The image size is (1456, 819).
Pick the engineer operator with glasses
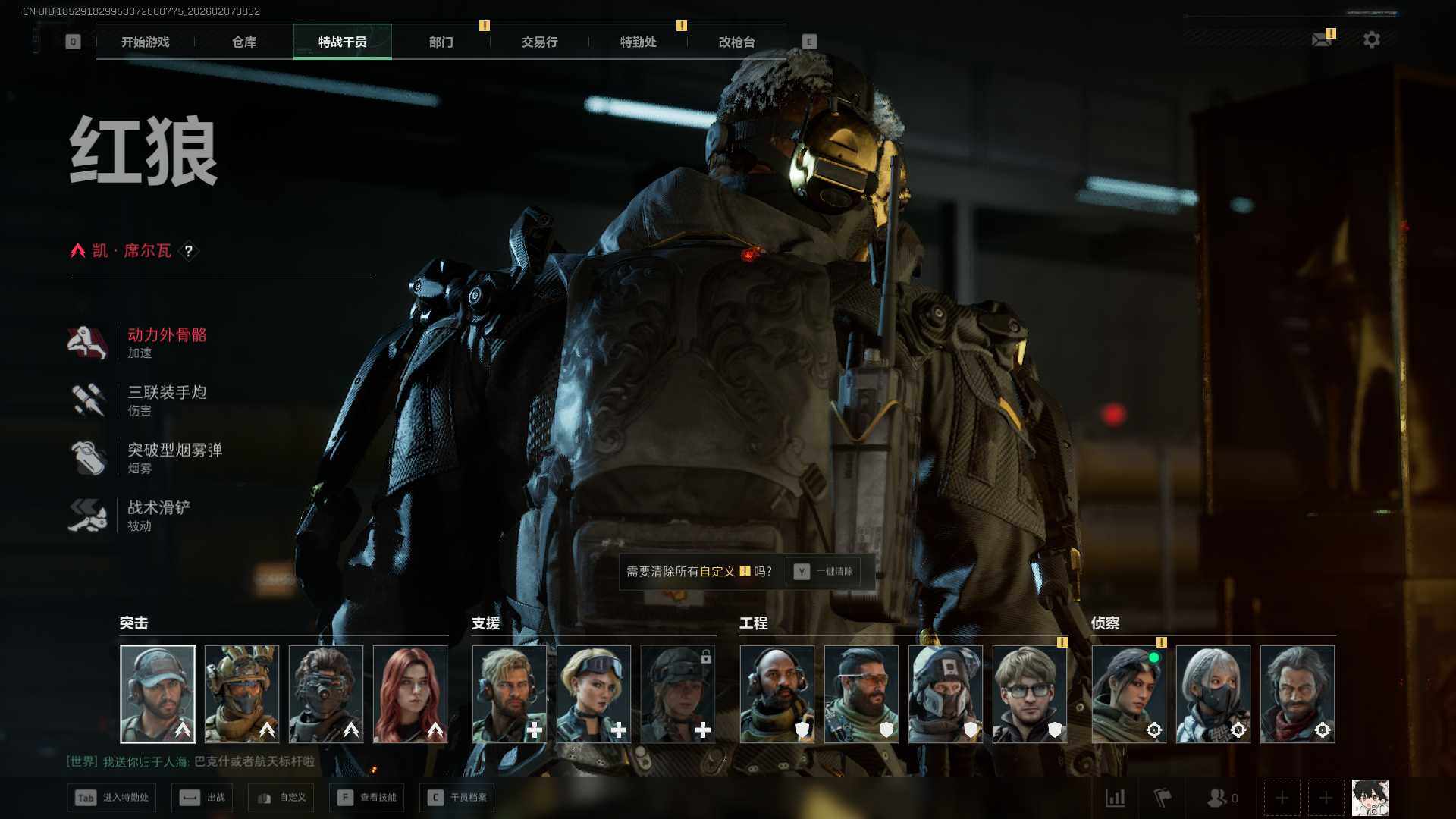pos(1029,694)
